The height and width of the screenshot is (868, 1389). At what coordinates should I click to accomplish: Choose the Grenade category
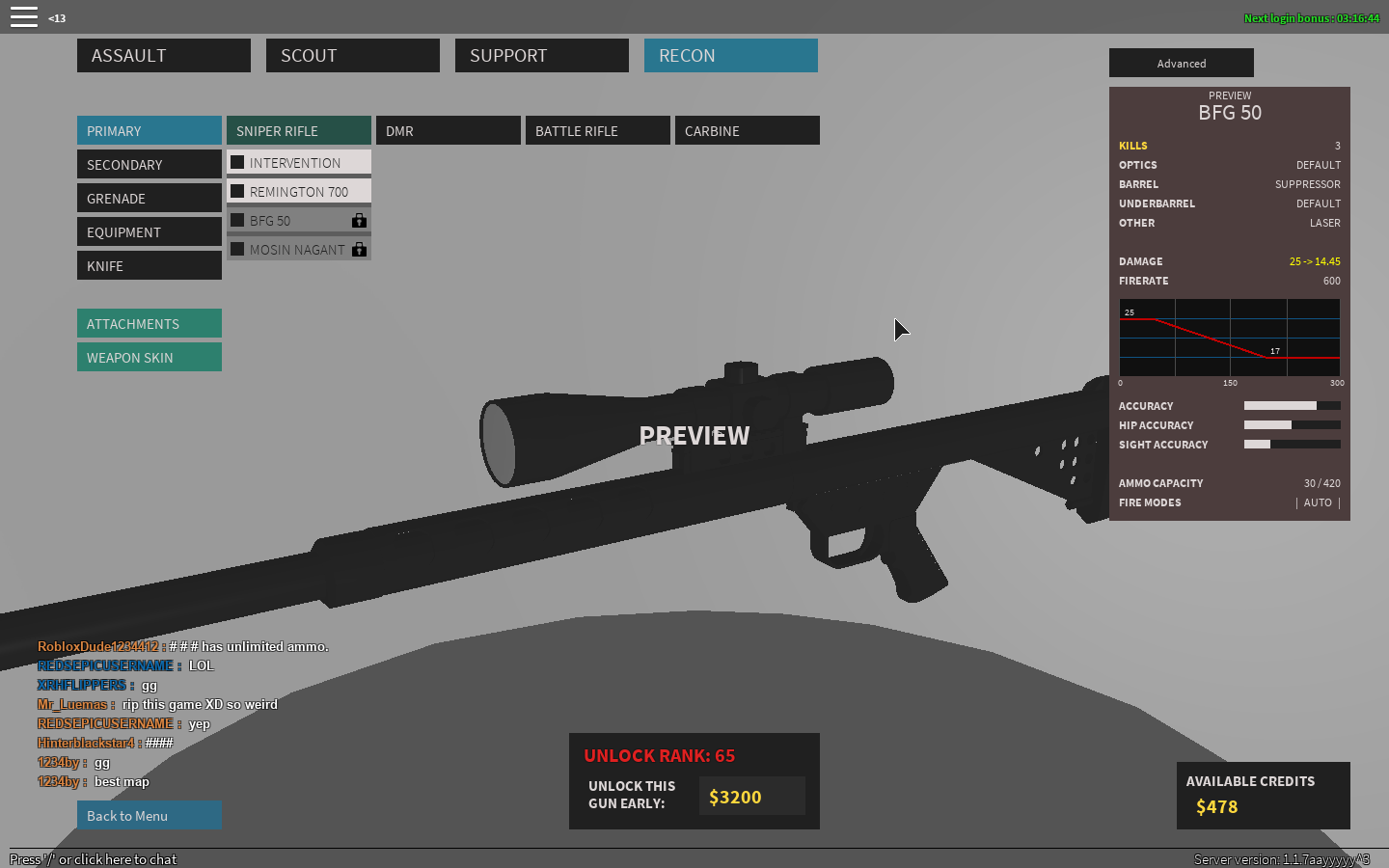pos(149,199)
